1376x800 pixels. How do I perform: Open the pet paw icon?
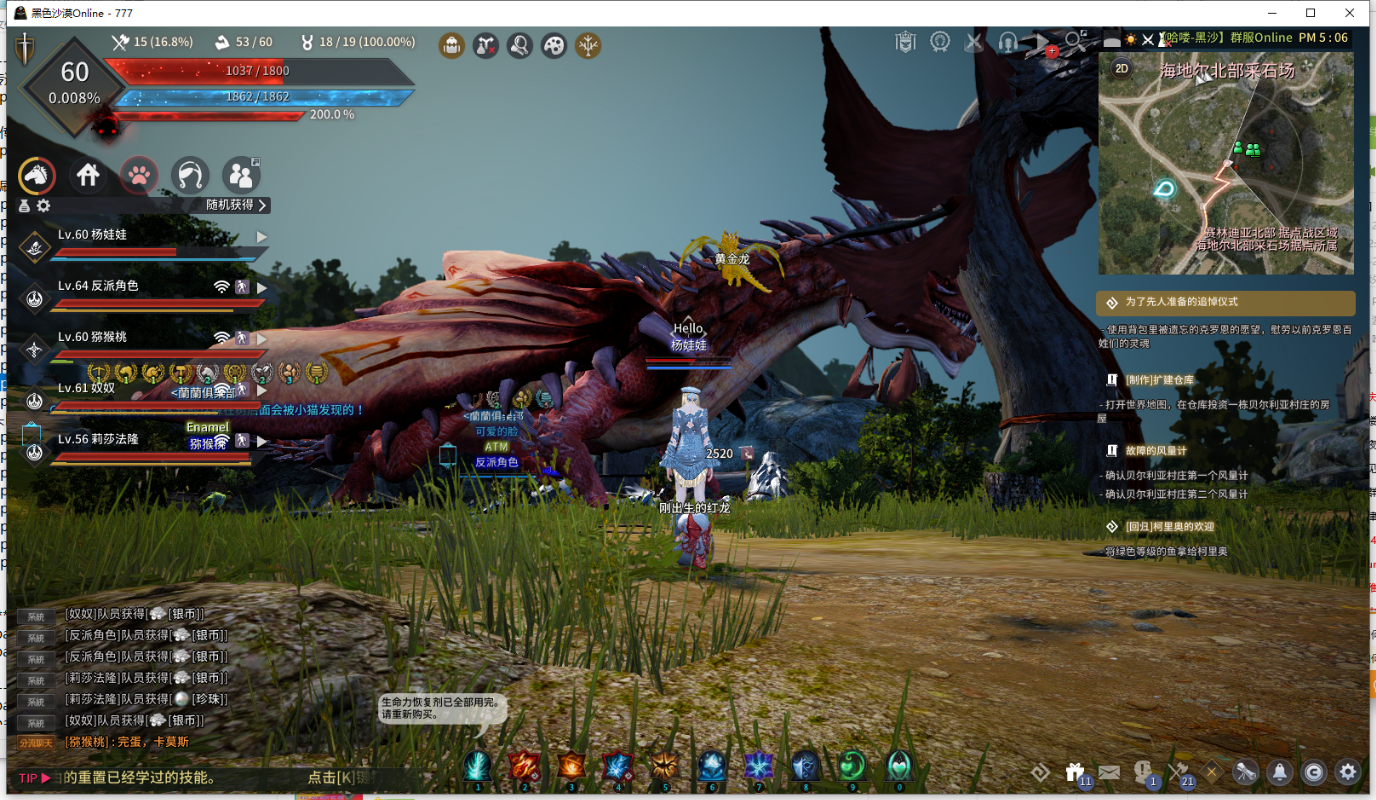pos(139,176)
